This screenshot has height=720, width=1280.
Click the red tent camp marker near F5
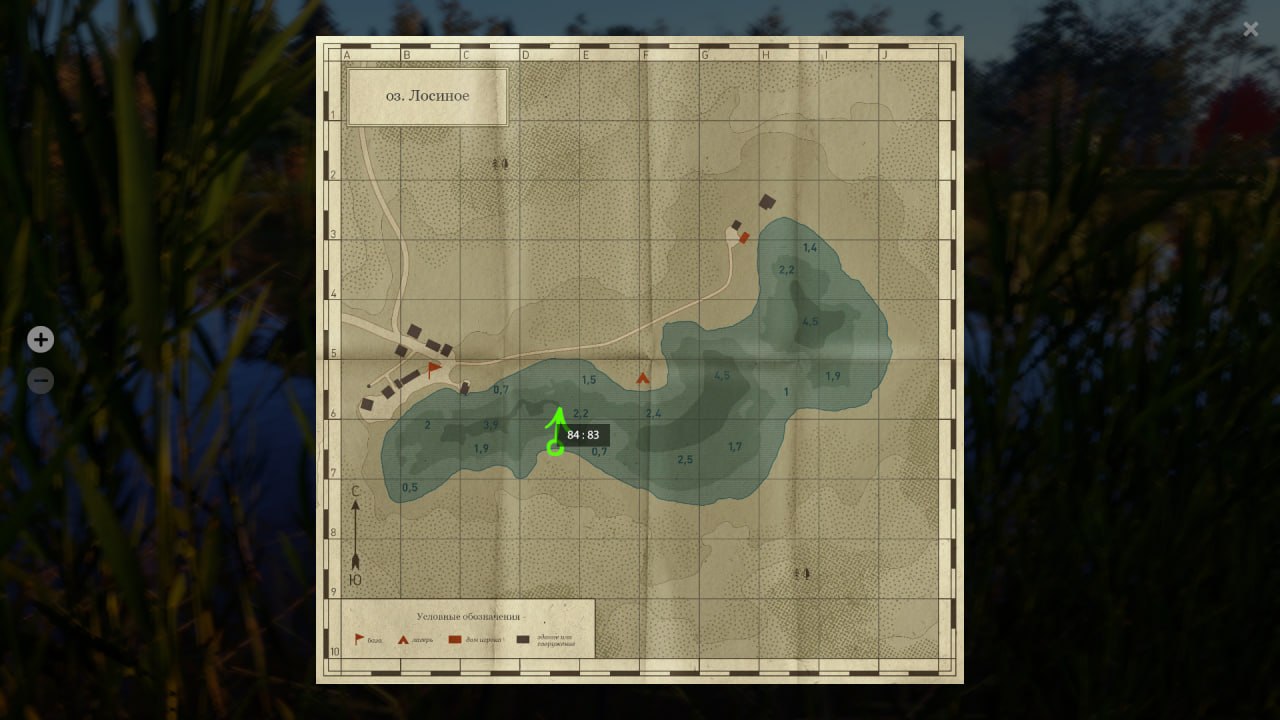[x=643, y=379]
